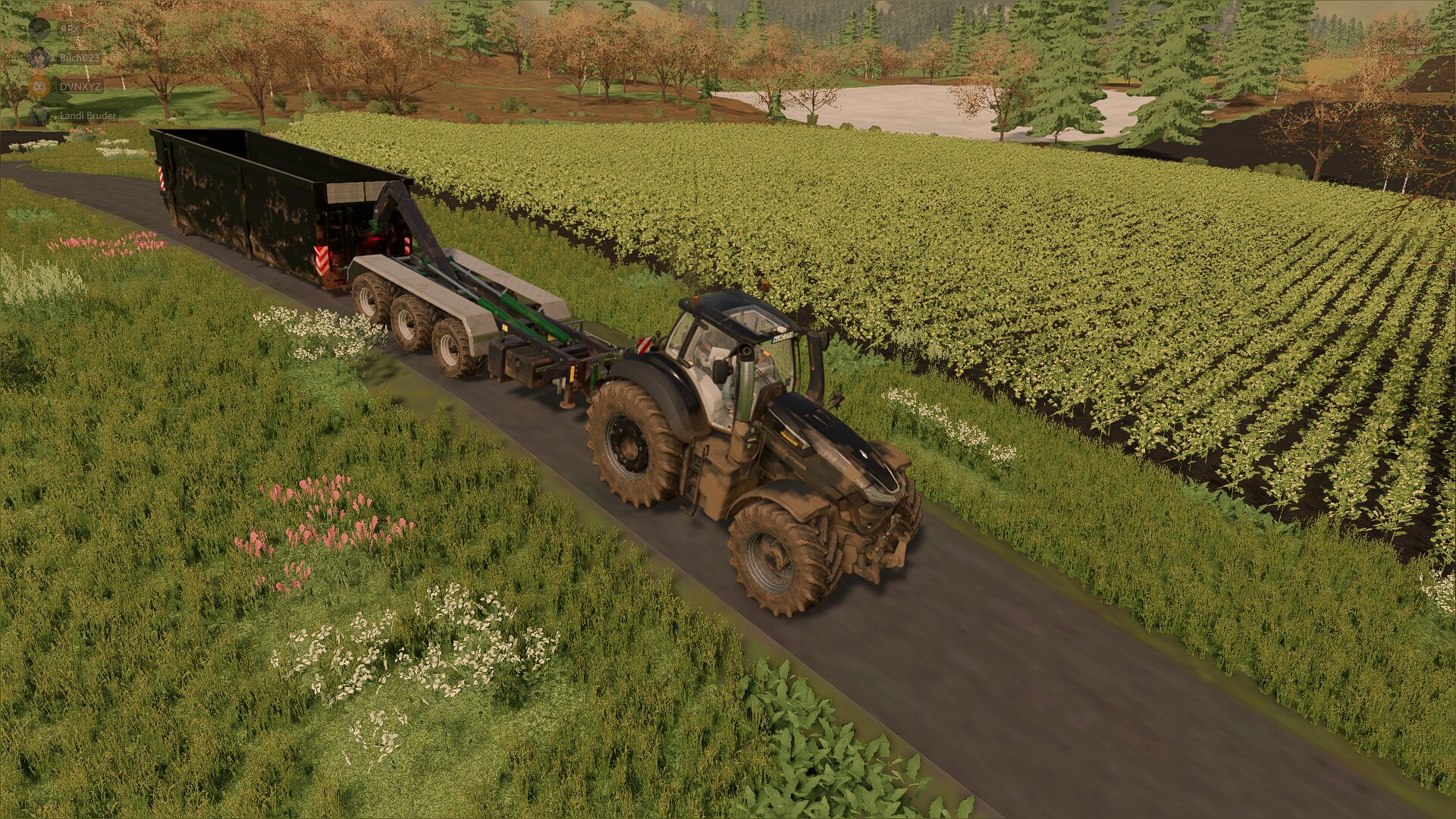Click Landi Bruder's voice overlay entry
The height and width of the screenshot is (819, 1456).
pos(87,115)
